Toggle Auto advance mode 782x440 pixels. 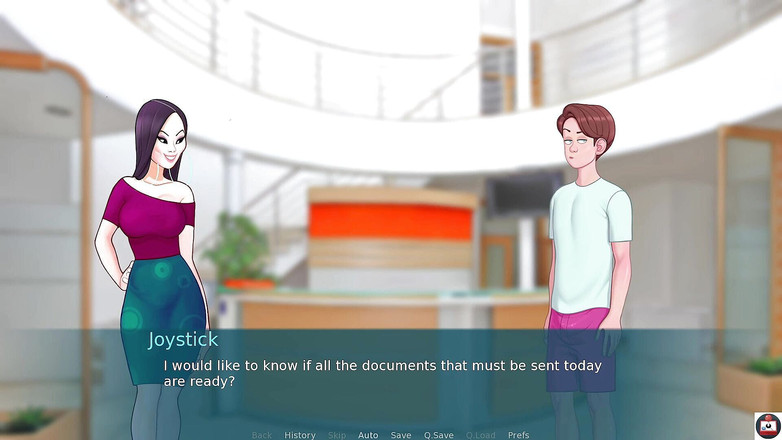(368, 435)
